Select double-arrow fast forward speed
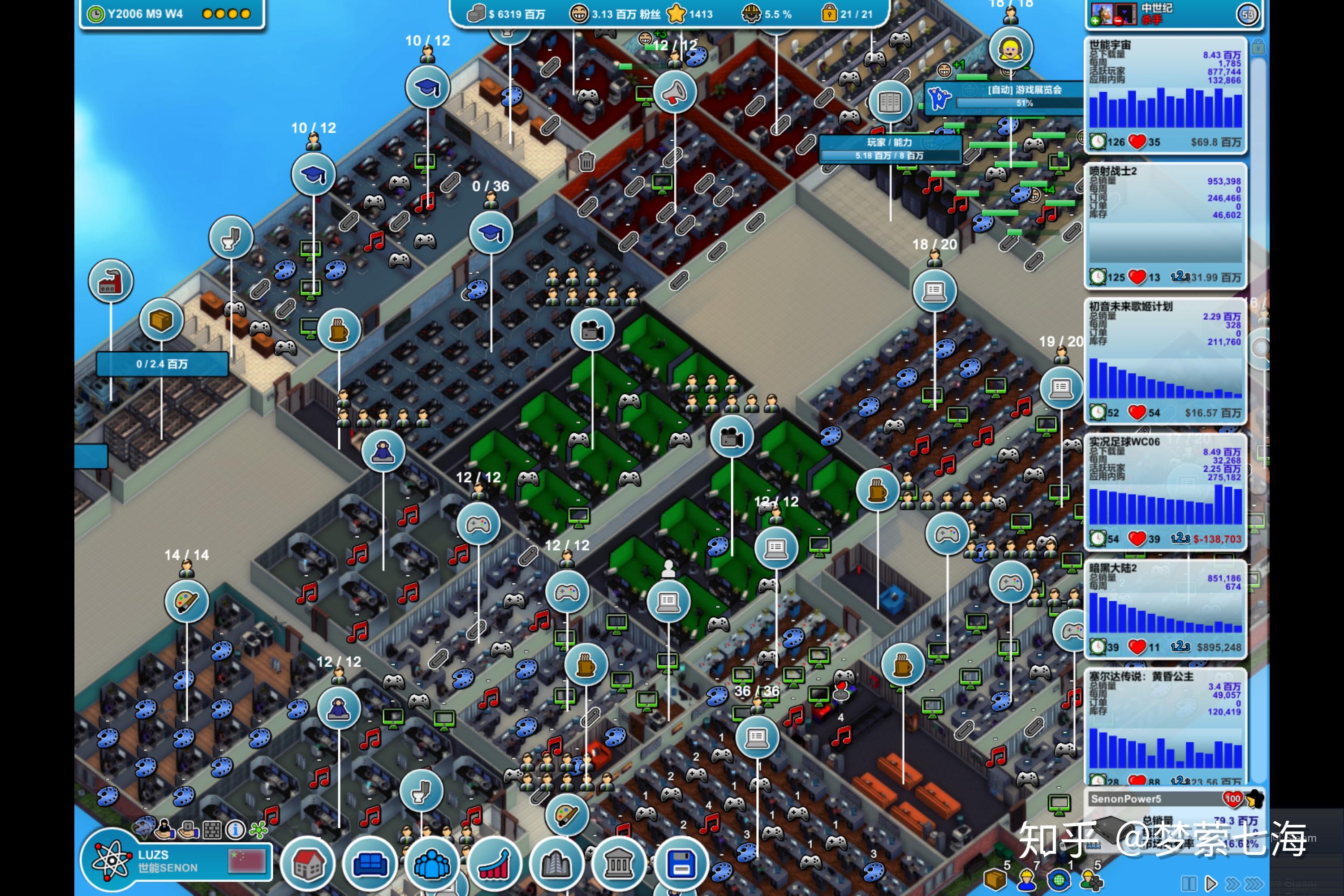This screenshot has width=1344, height=896. [1232, 883]
